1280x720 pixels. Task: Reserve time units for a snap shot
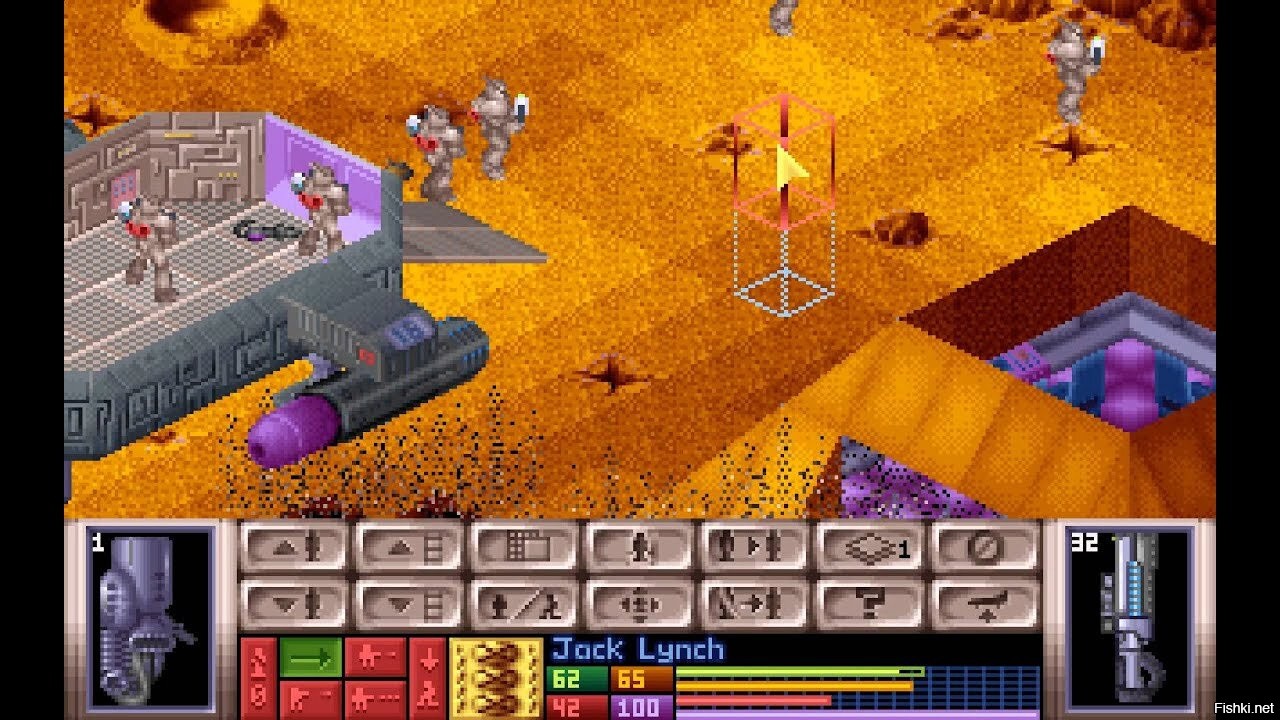(375, 657)
